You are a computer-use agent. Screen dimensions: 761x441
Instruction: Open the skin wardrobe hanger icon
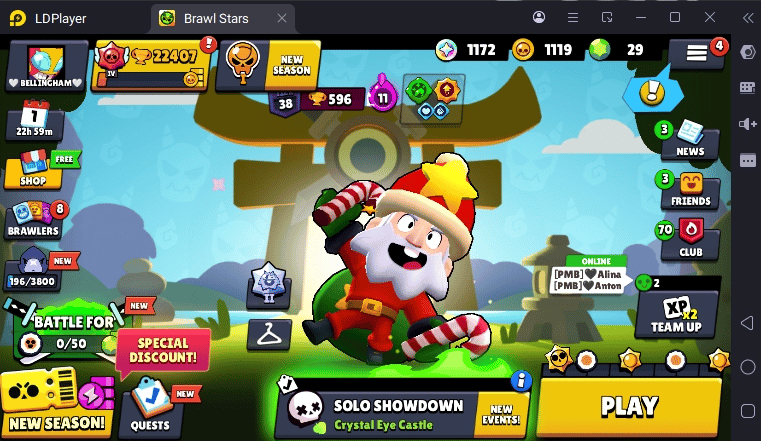(x=268, y=333)
